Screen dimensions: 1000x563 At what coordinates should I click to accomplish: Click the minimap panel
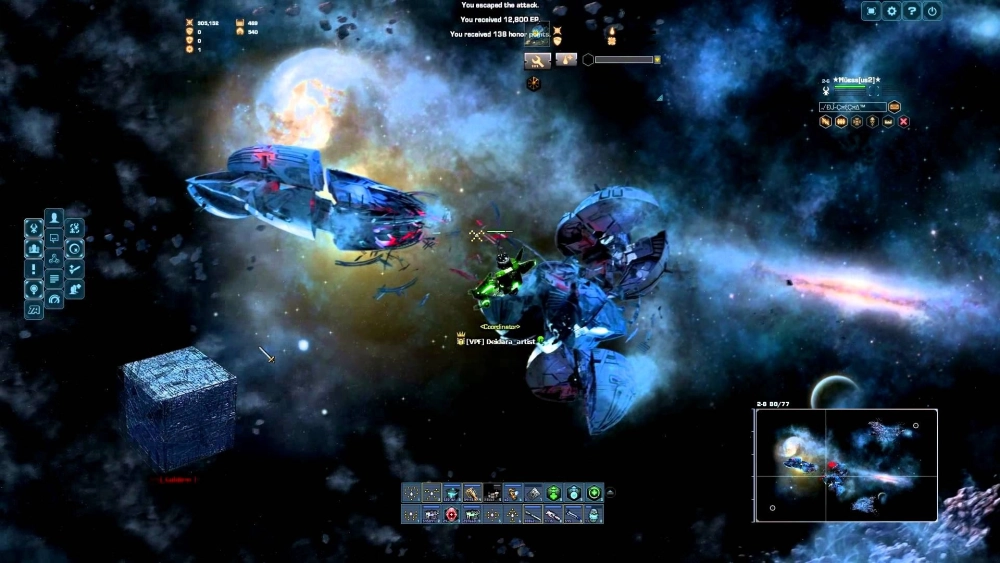[845, 465]
